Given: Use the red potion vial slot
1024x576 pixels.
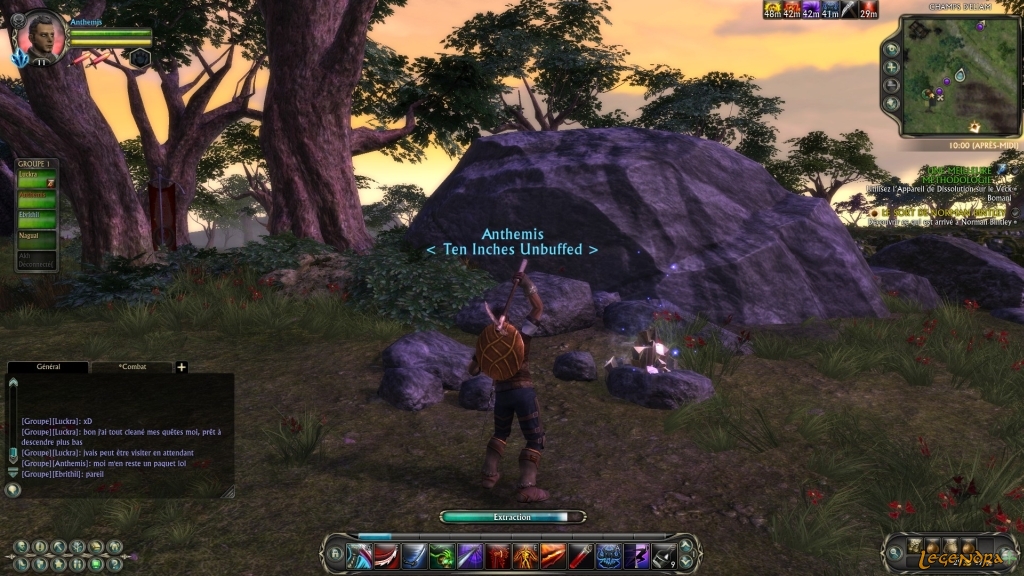Looking at the screenshot, I should pyautogui.click(x=582, y=554).
